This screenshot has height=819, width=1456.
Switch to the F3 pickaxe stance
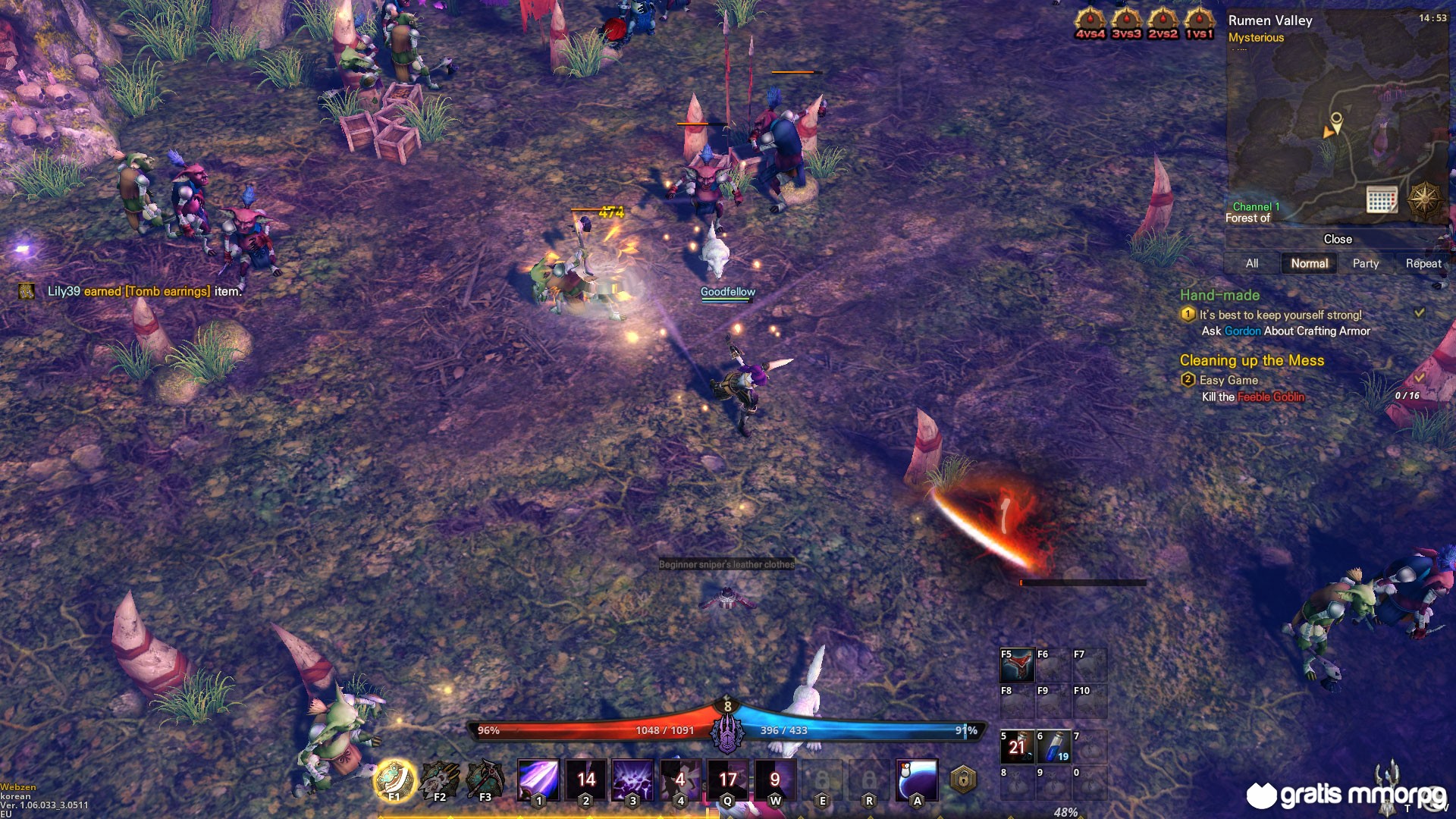(485, 780)
